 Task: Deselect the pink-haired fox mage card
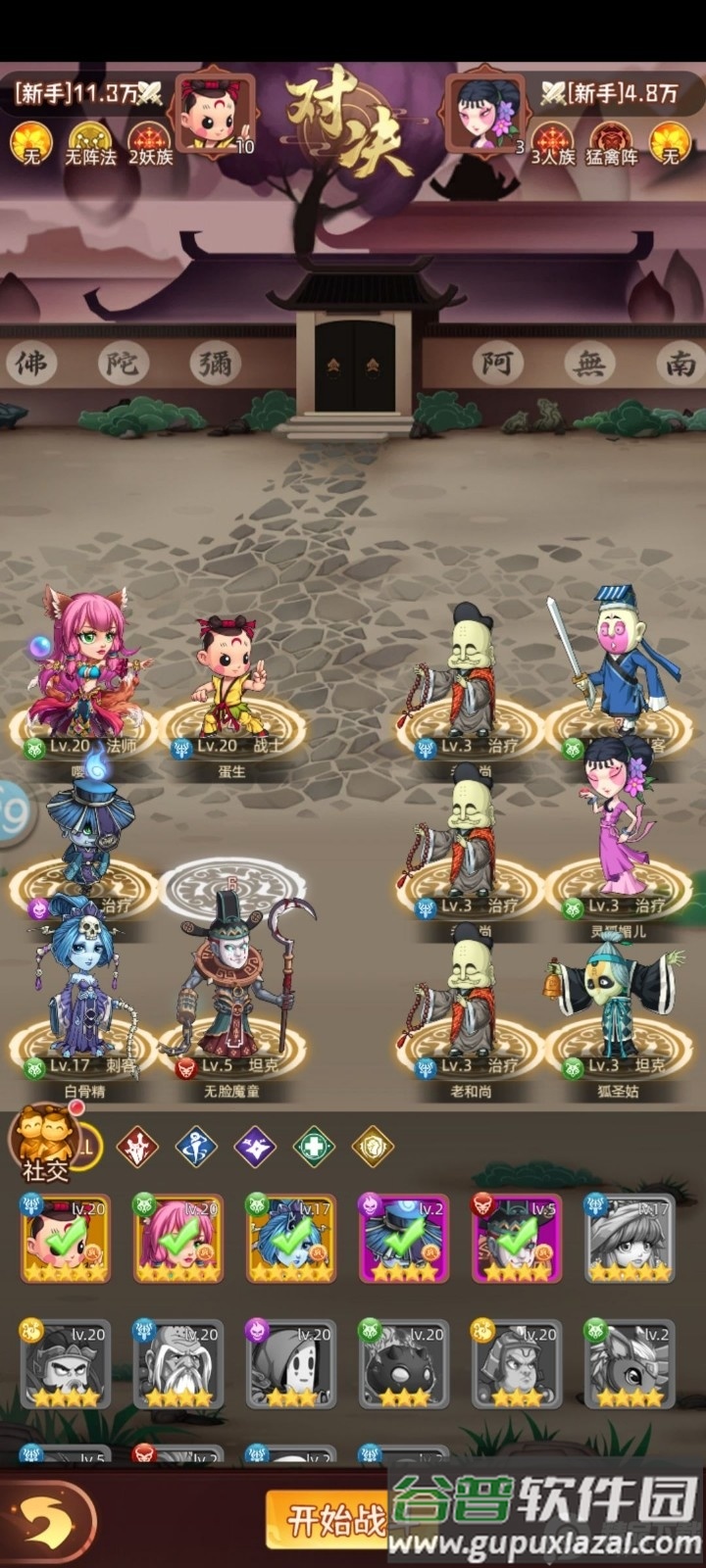tap(178, 1238)
